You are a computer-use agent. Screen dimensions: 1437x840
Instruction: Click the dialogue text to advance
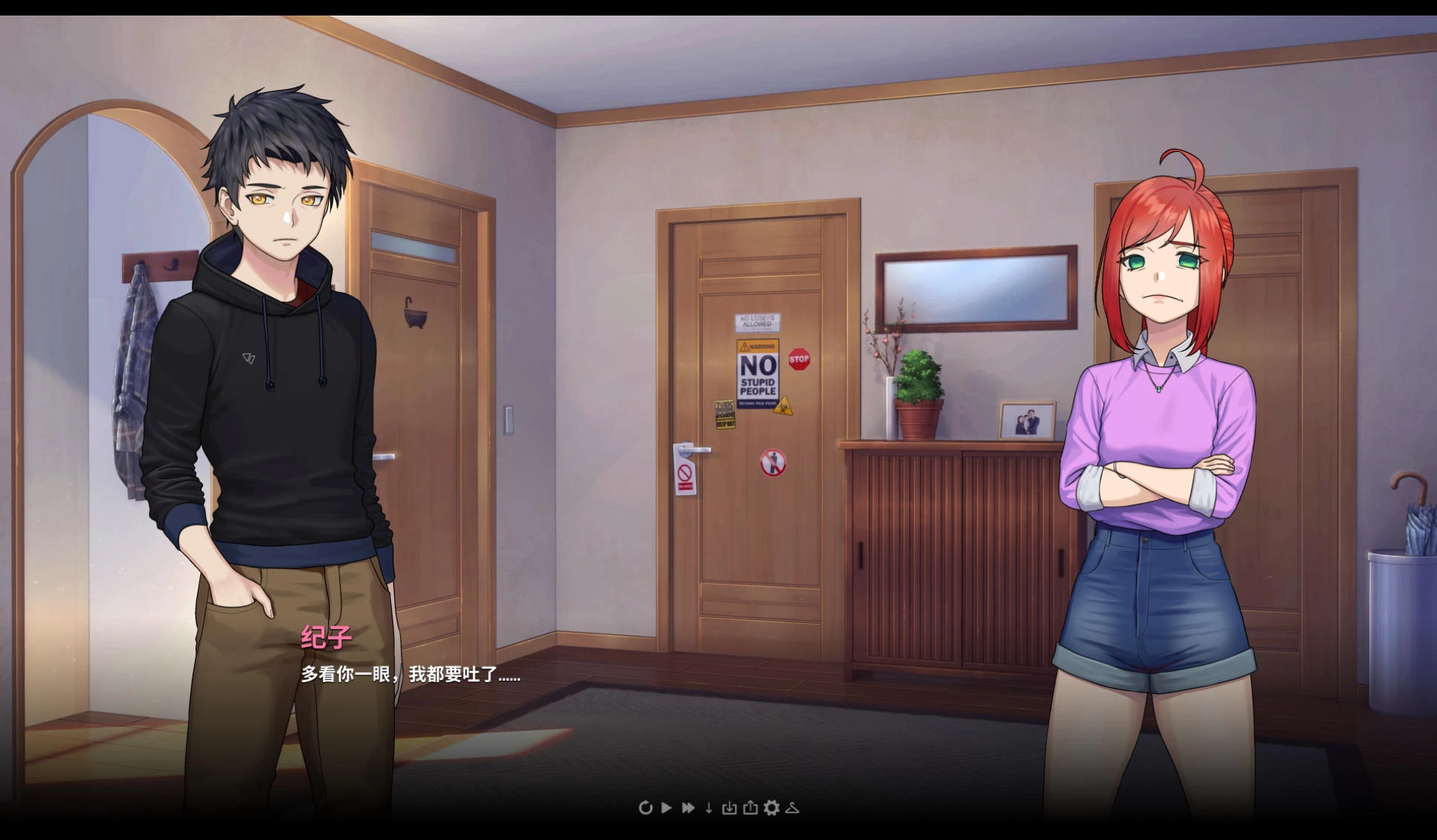409,676
